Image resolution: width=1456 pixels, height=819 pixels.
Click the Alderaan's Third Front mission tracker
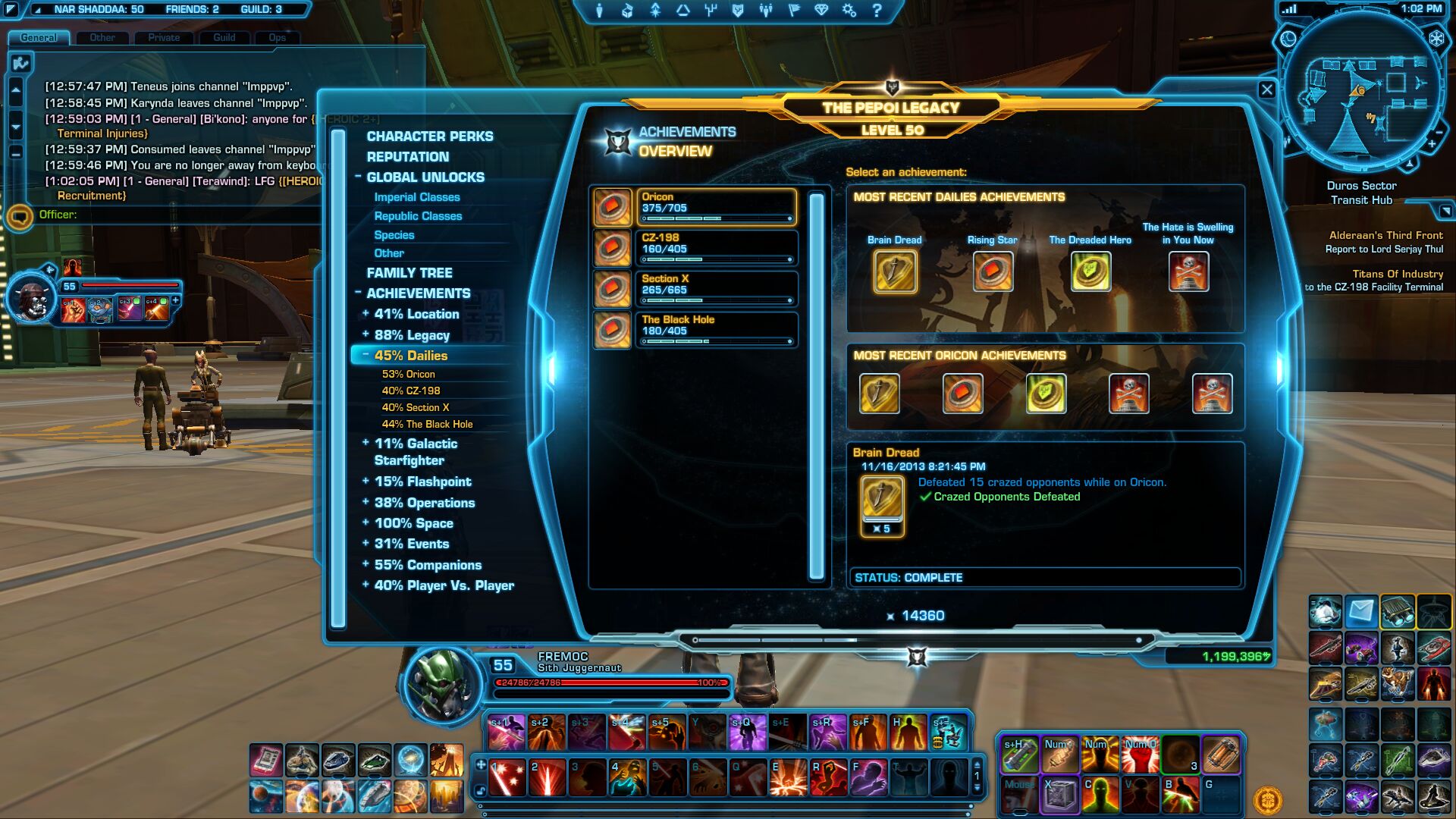coord(1385,242)
